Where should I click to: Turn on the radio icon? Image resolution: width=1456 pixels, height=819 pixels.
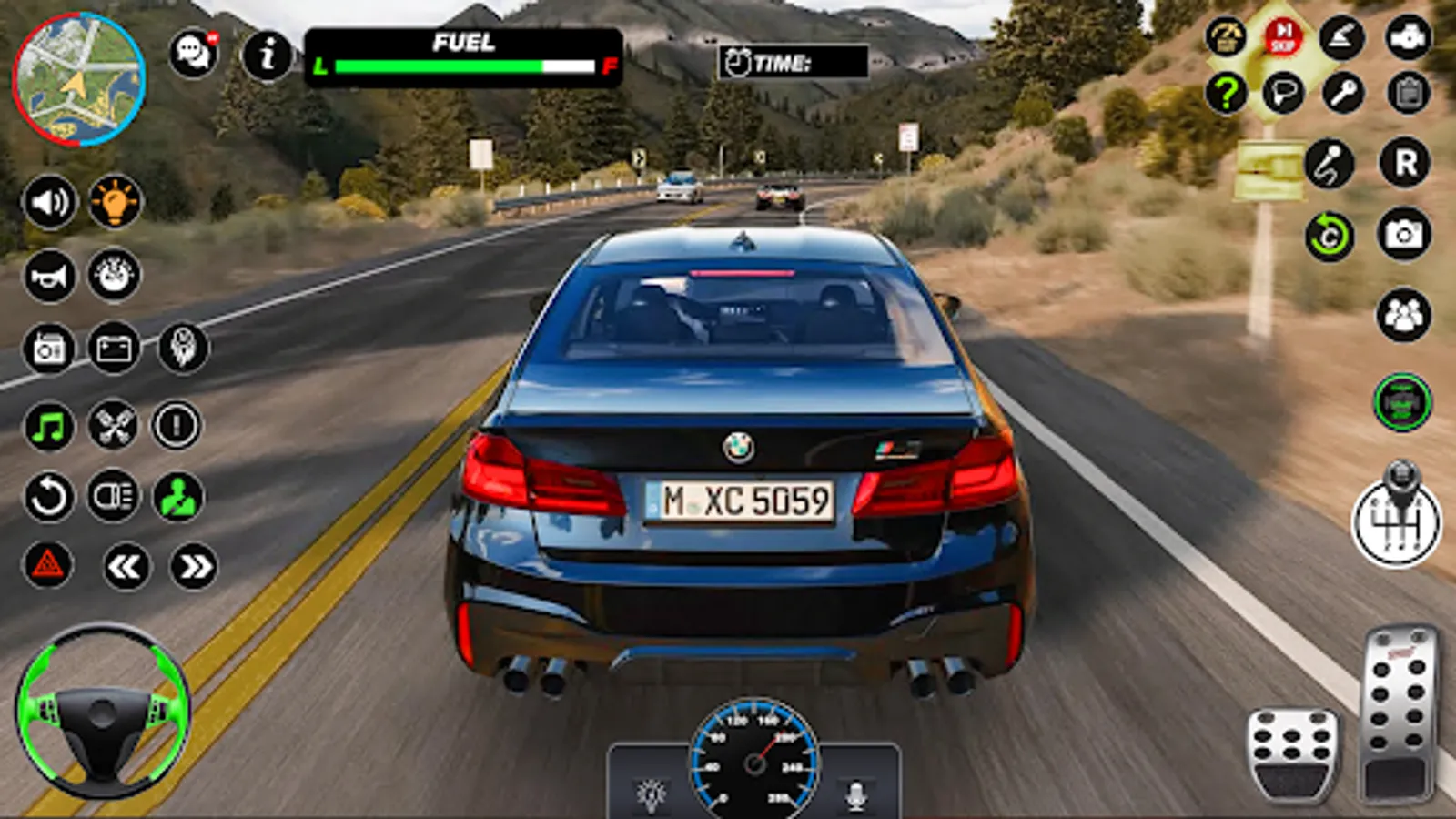tap(49, 349)
